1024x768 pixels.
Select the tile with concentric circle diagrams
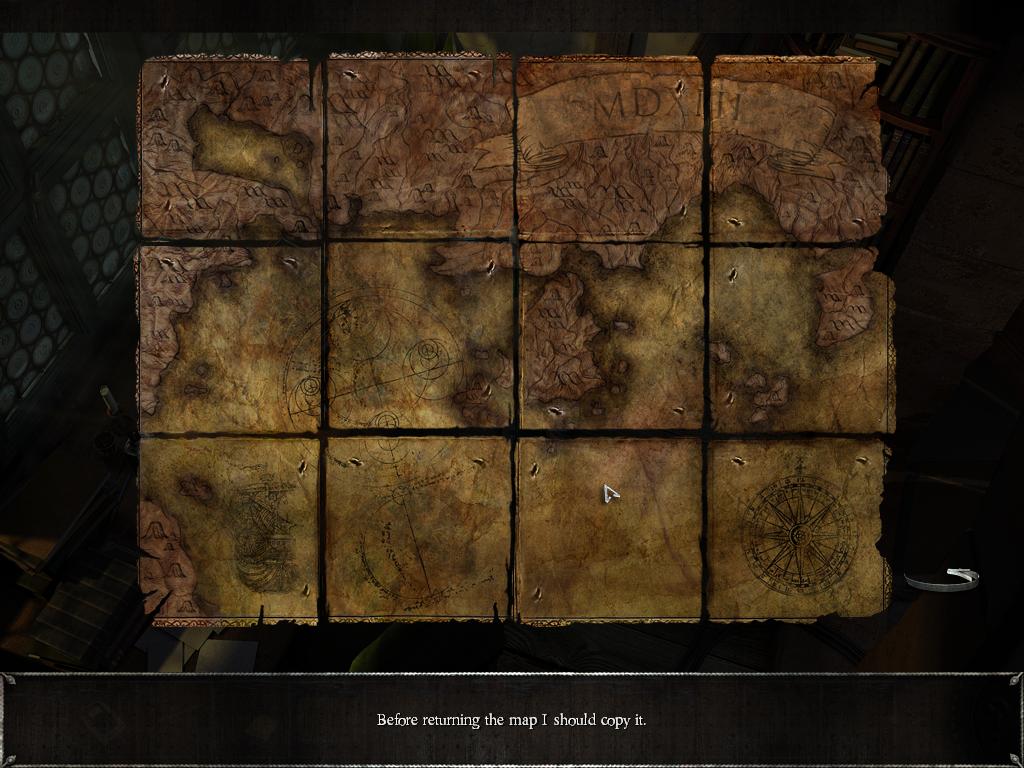tap(418, 338)
